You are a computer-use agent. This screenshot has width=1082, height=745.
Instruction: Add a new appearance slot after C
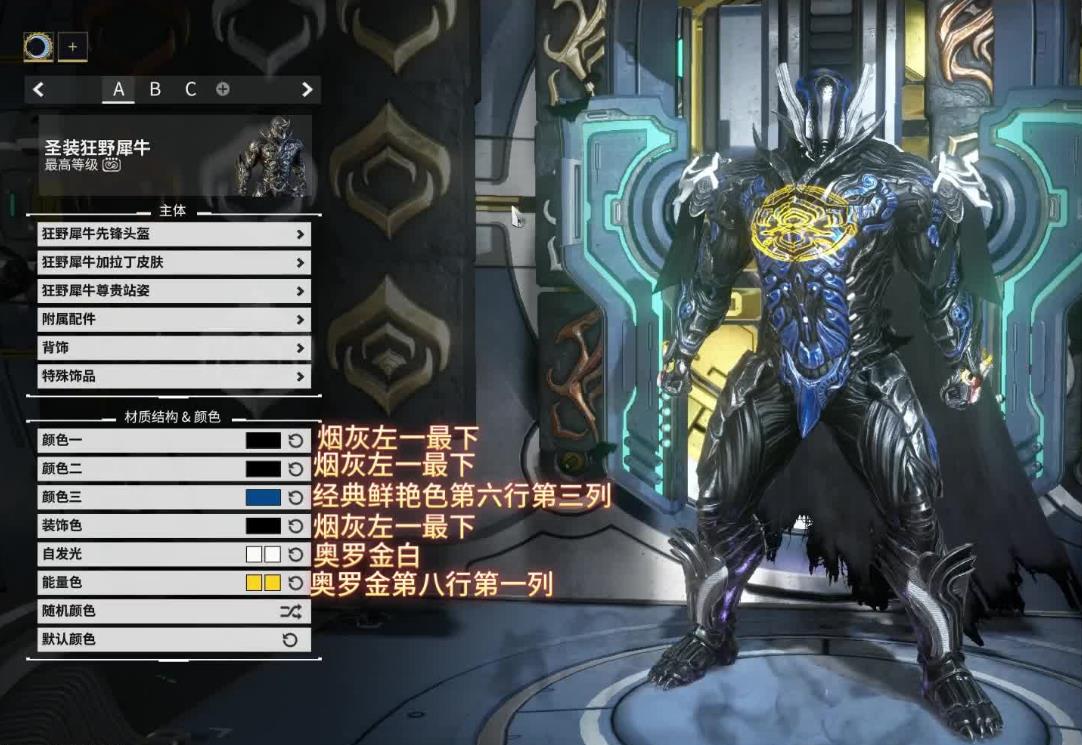click(x=222, y=89)
